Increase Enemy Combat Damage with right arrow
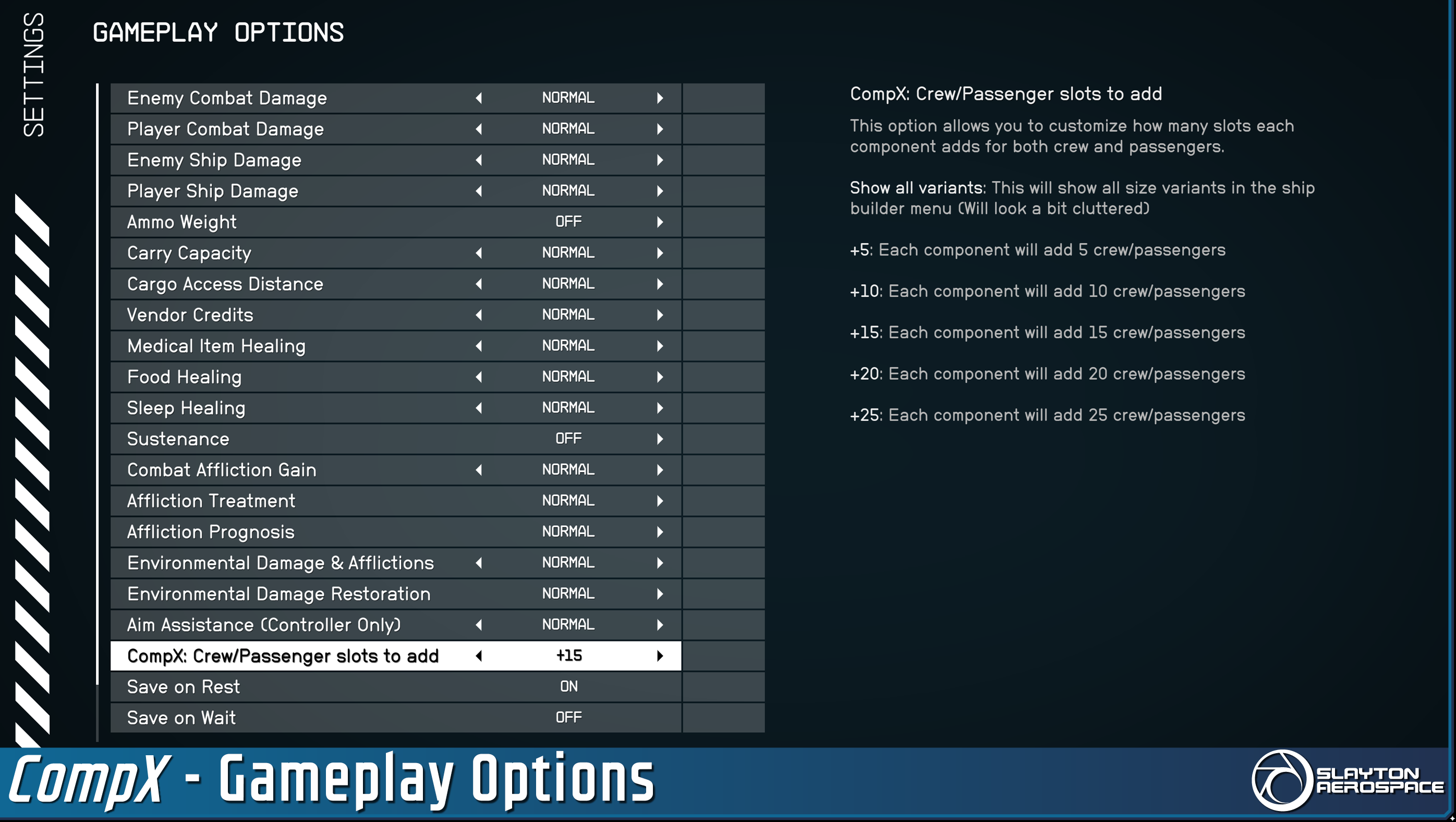Viewport: 1456px width, 822px height. point(660,98)
